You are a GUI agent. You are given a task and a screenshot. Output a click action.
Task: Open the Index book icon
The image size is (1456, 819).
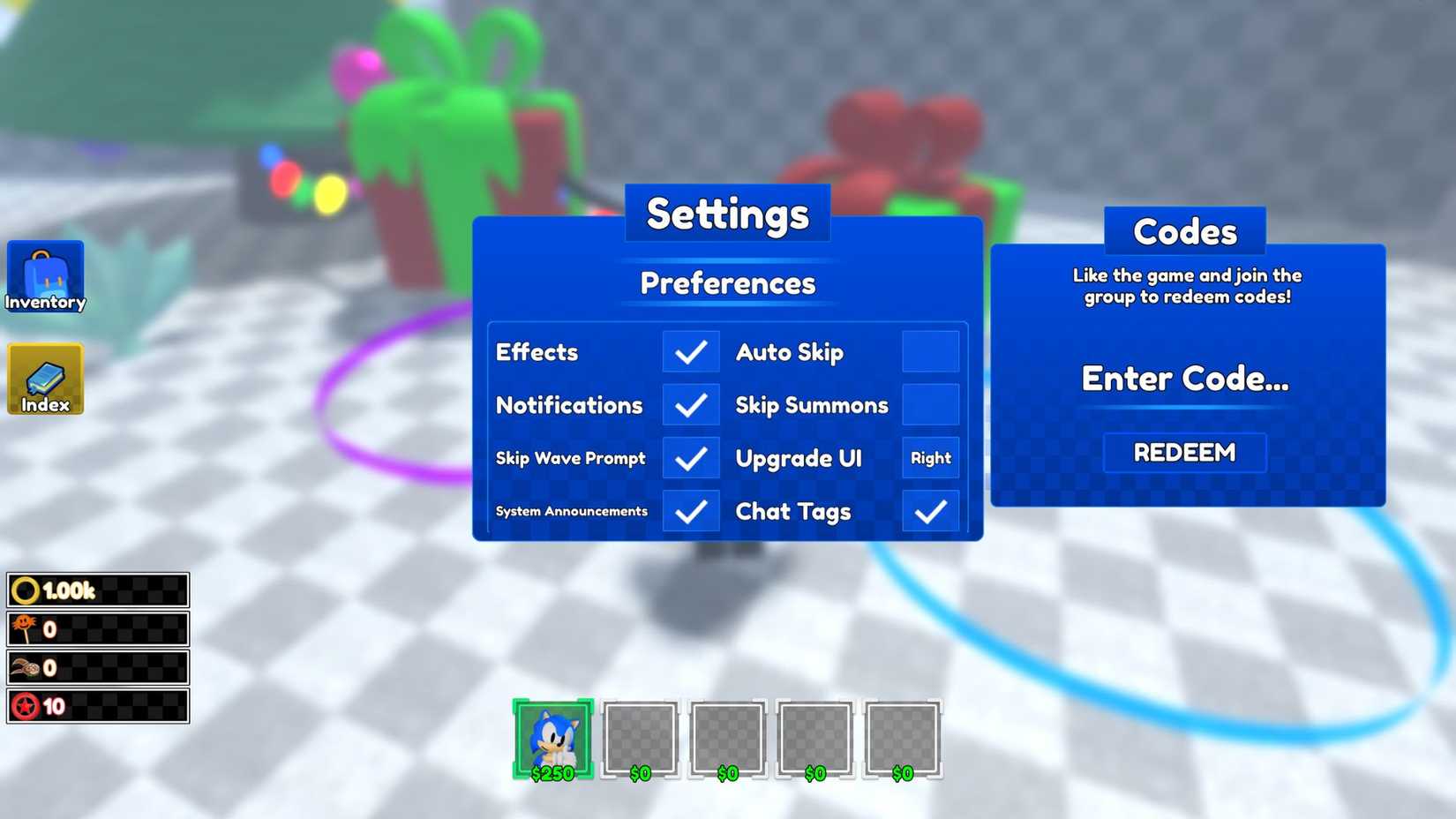(x=45, y=379)
